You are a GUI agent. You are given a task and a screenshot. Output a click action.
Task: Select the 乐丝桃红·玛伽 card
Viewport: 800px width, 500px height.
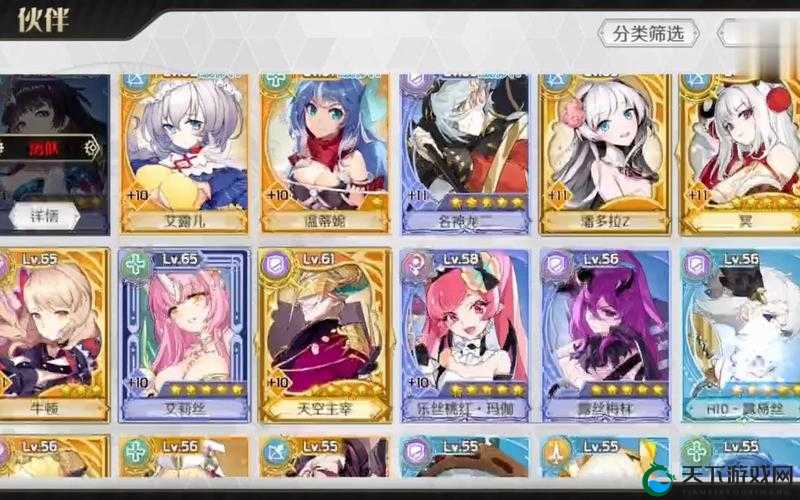pos(466,335)
